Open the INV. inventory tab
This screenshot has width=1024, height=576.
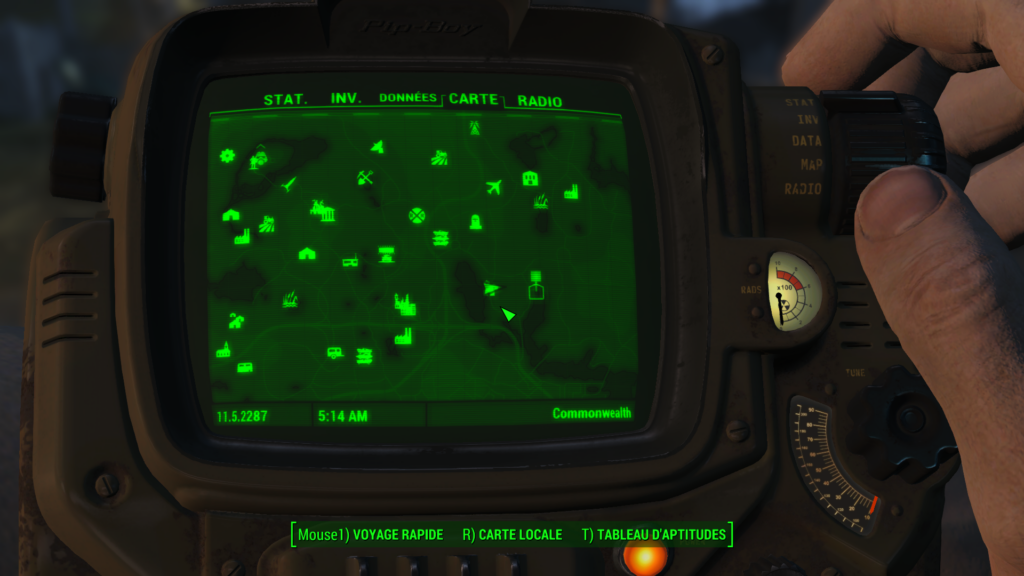pyautogui.click(x=346, y=100)
